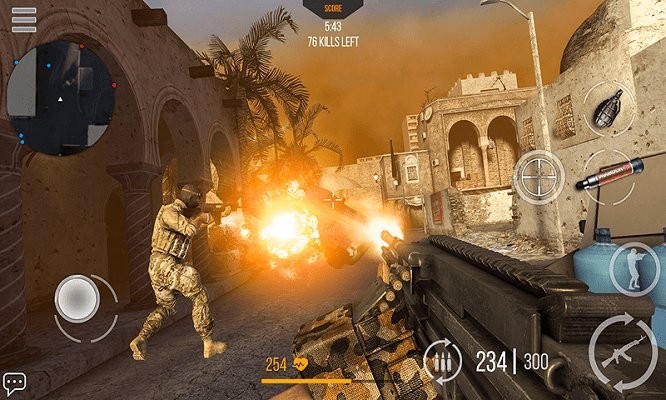Tap the virtual movement joystick
The image size is (666, 400).
(x=76, y=298)
